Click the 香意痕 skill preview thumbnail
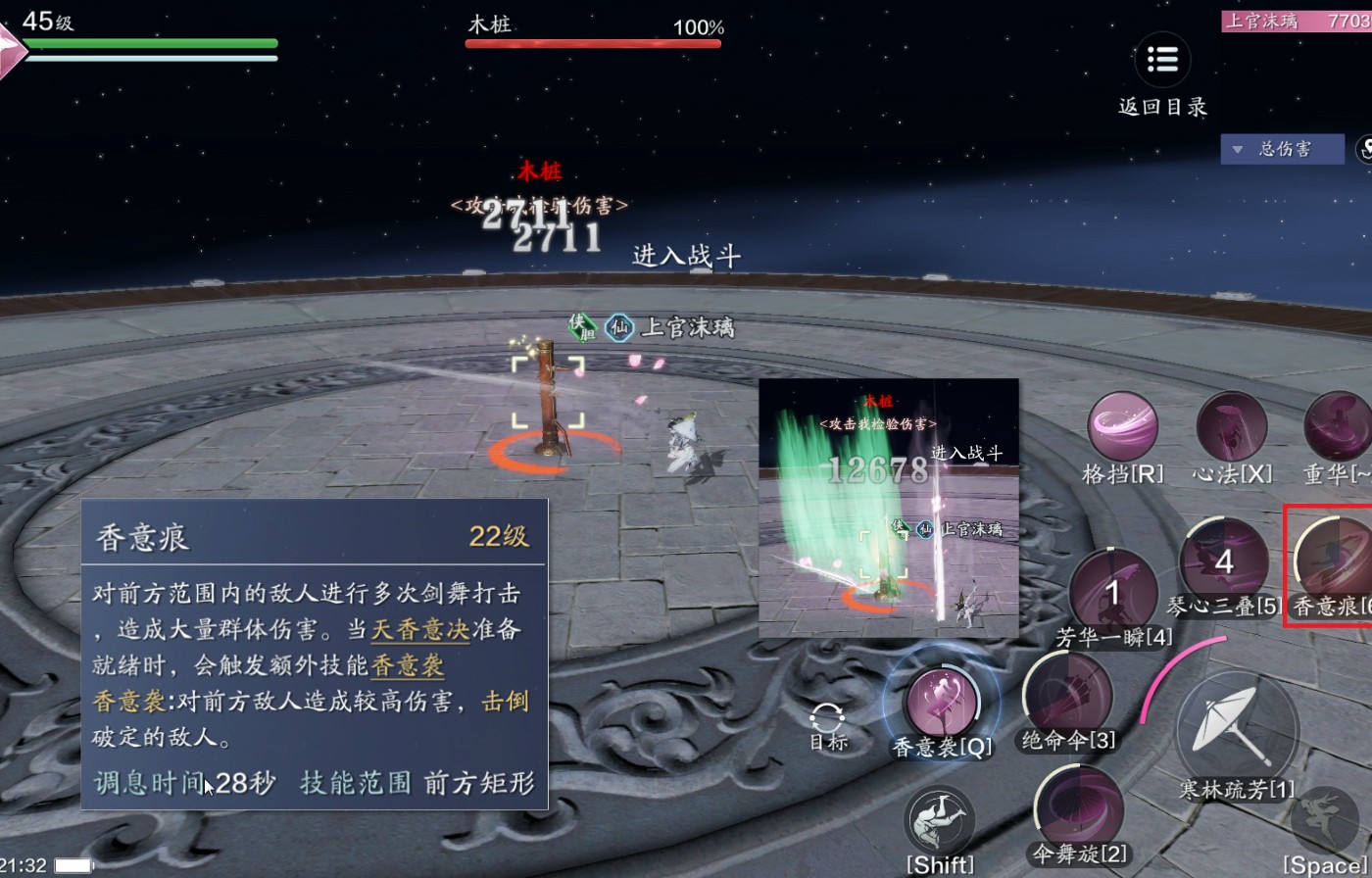 click(888, 508)
